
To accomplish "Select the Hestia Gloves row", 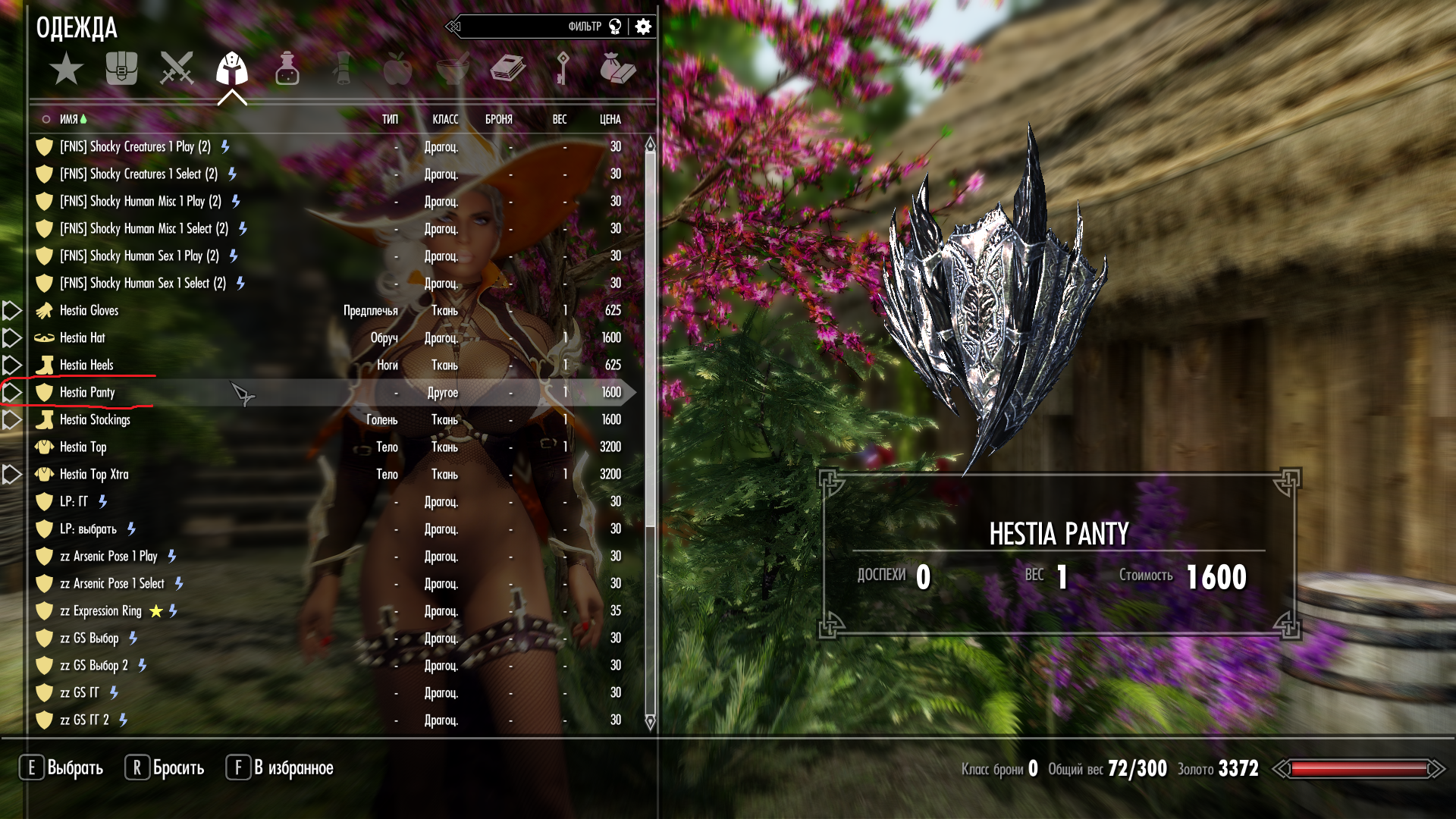I will point(89,310).
